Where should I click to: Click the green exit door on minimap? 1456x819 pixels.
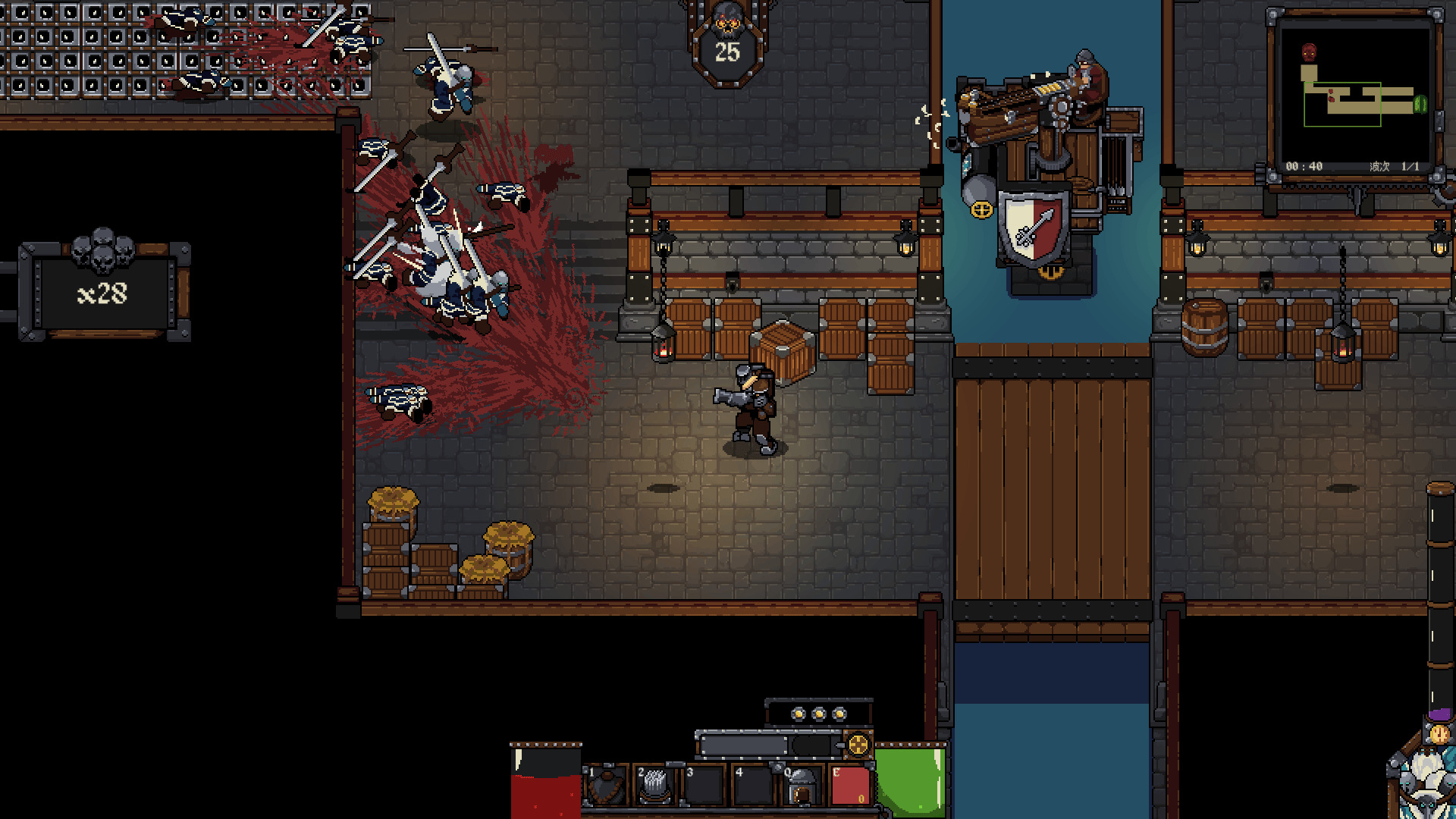[x=1420, y=104]
